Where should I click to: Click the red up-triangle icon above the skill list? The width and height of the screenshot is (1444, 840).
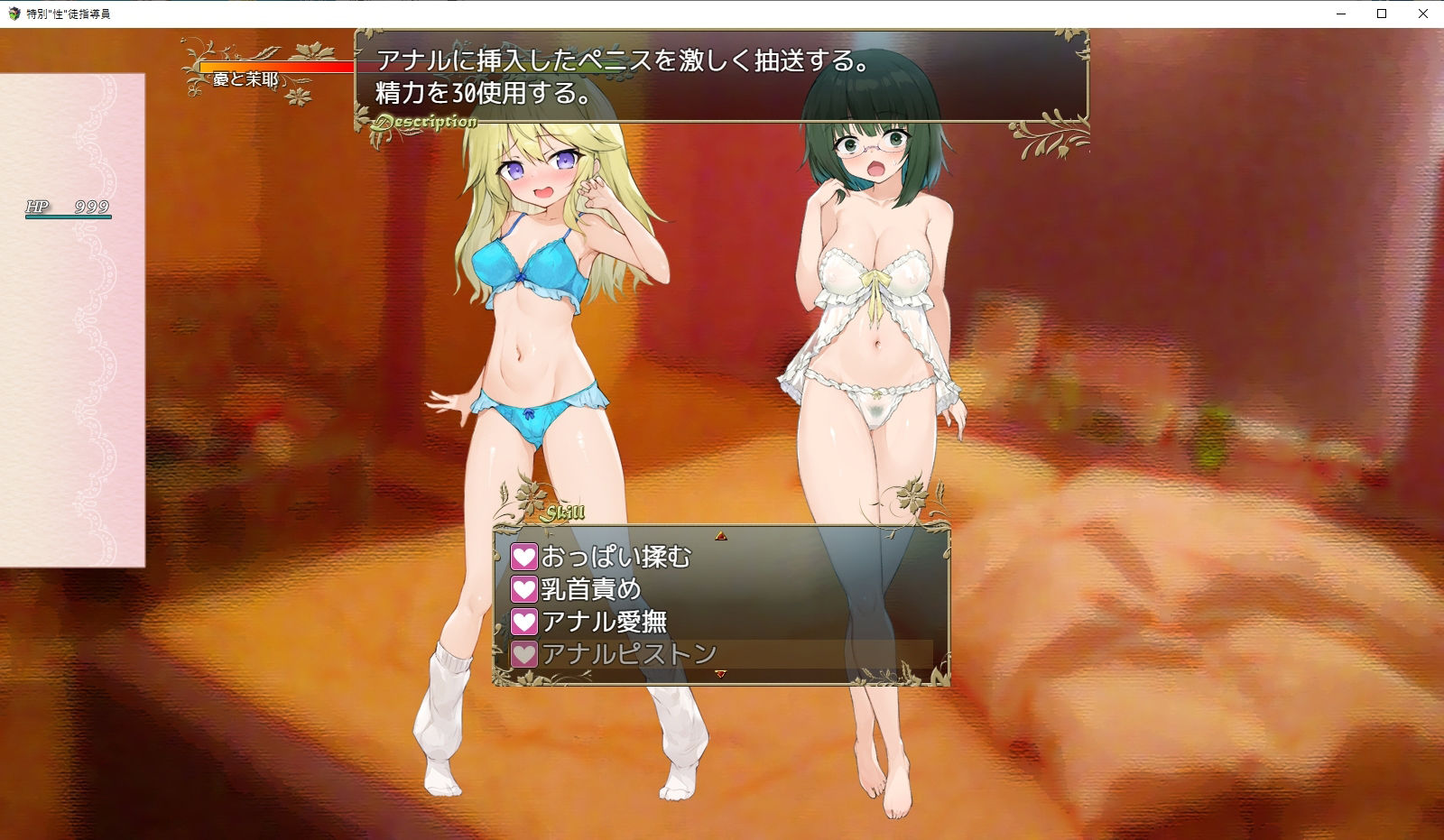(x=722, y=535)
